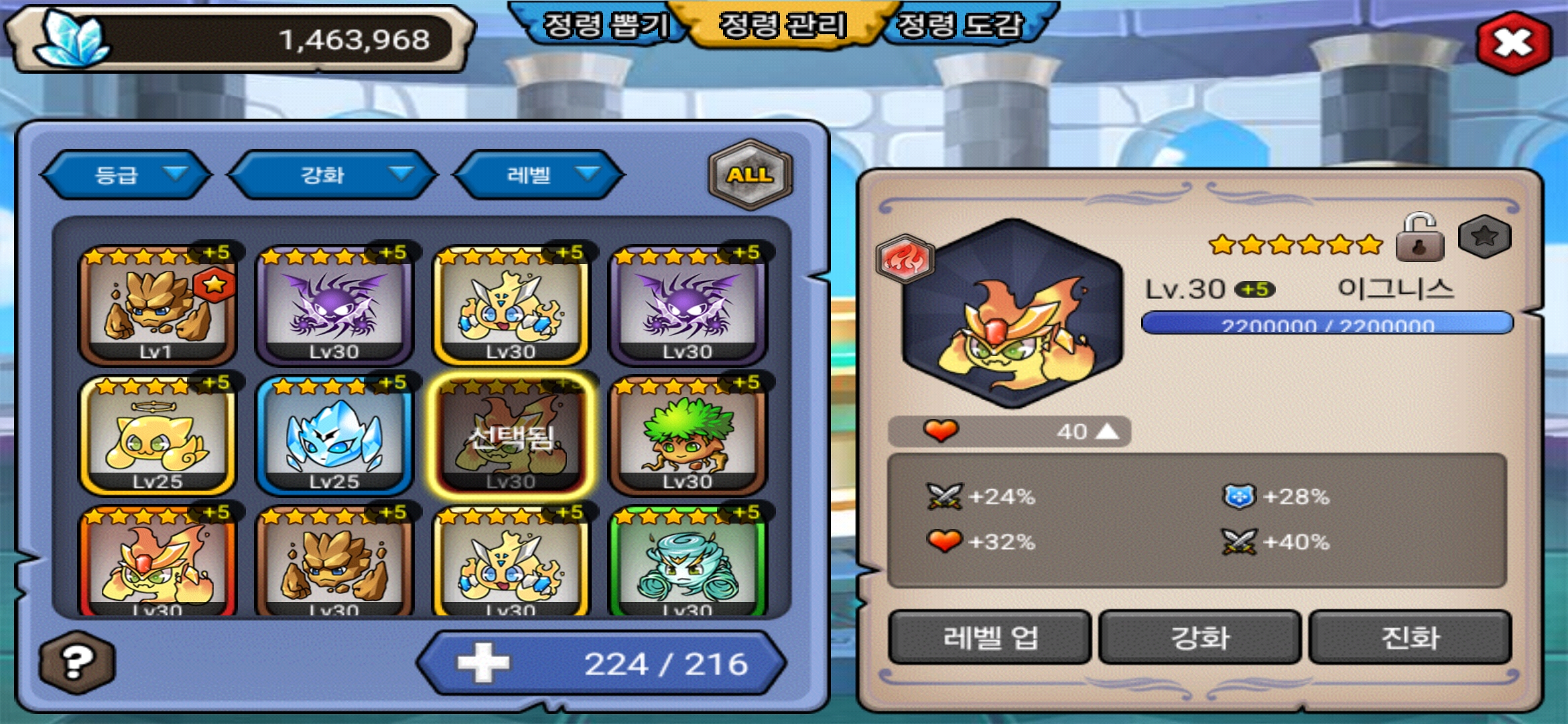Toggle the gray star favorite hexagon

(1484, 236)
